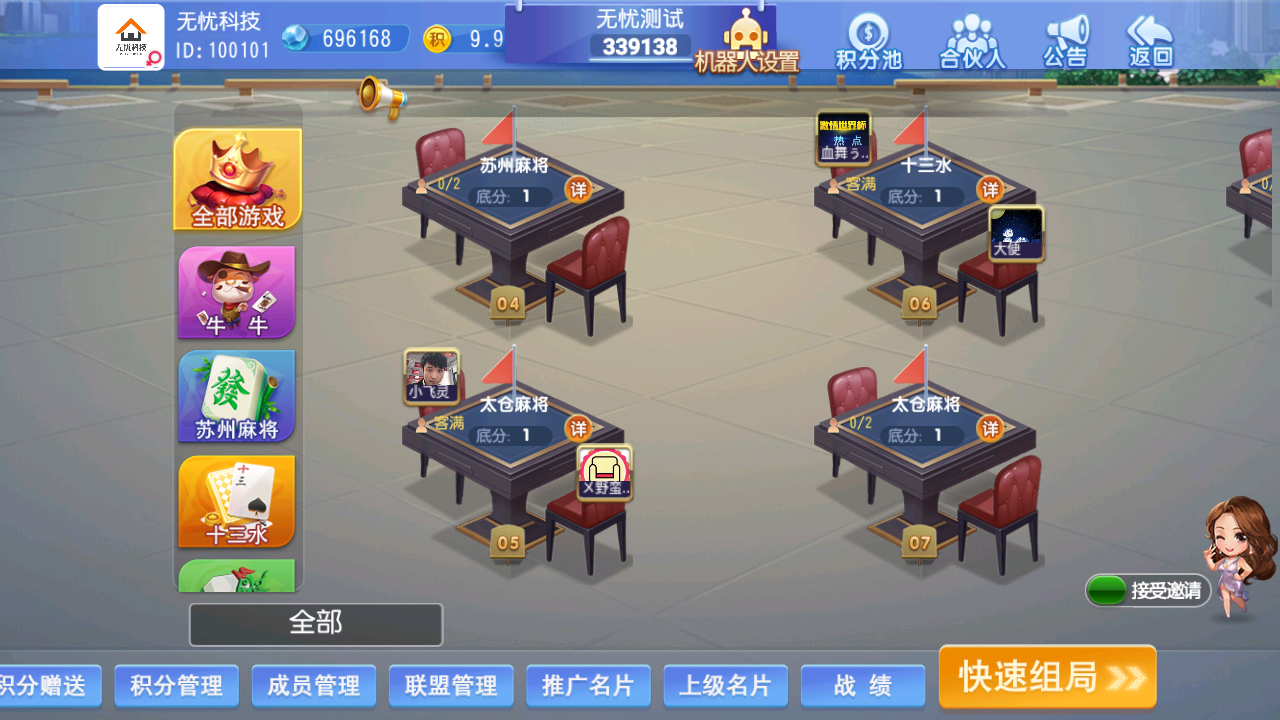Click the 返回 back arrow

coord(1148,40)
